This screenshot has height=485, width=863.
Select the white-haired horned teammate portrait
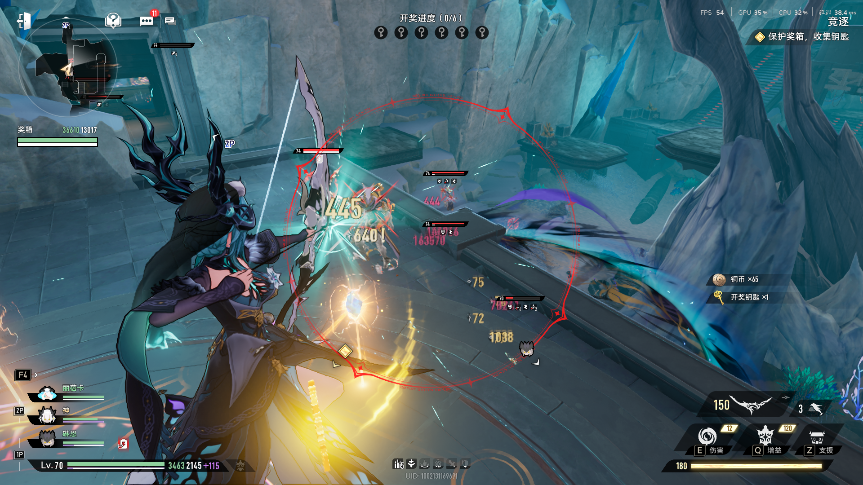point(46,415)
